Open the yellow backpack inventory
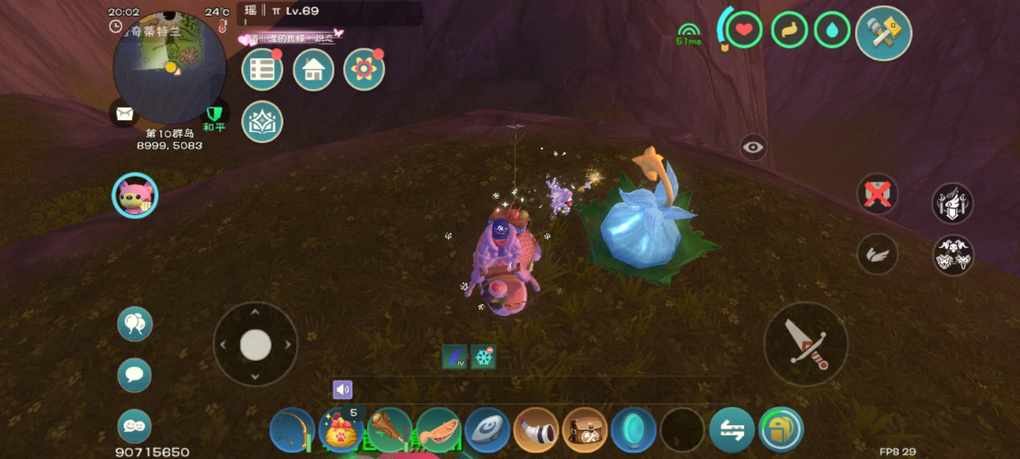The width and height of the screenshot is (1020, 459). [x=781, y=431]
